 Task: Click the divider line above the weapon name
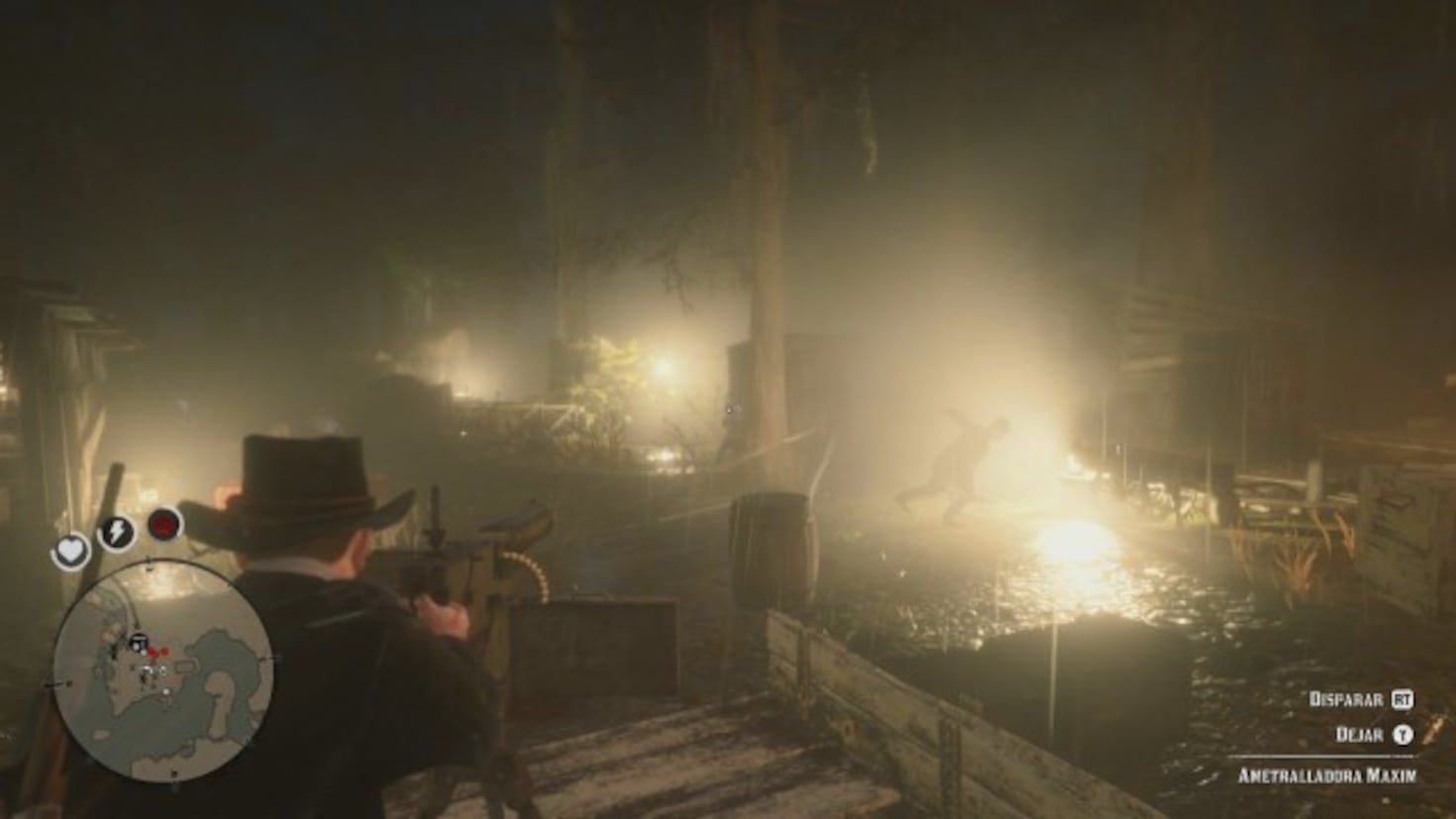[1324, 756]
